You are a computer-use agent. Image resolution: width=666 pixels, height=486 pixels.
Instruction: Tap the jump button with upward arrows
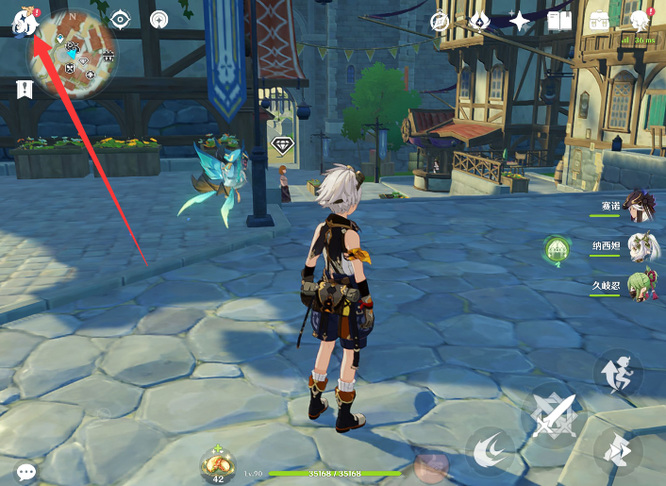618,372
